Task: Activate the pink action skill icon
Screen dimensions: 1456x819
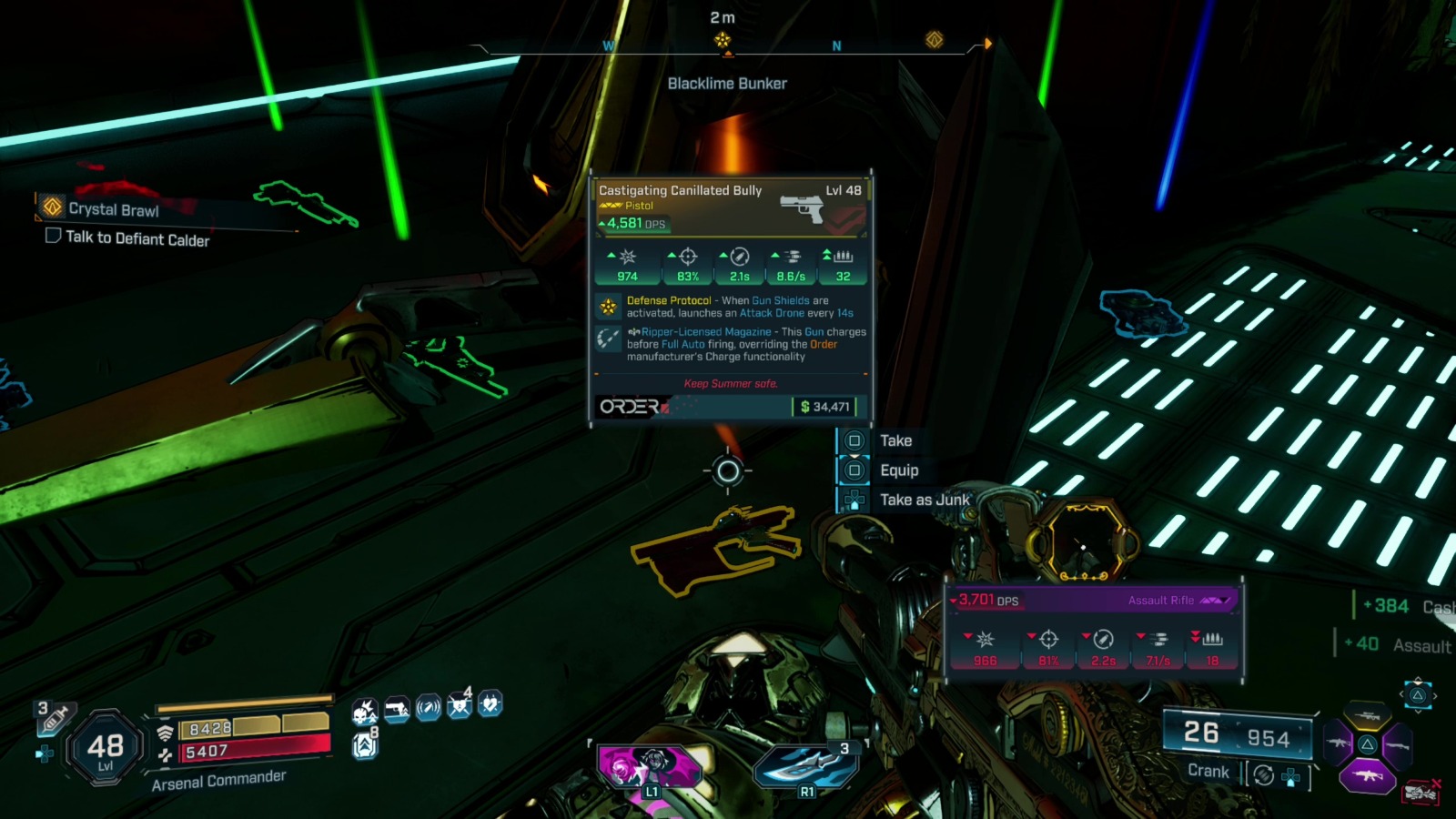Action: click(648, 767)
